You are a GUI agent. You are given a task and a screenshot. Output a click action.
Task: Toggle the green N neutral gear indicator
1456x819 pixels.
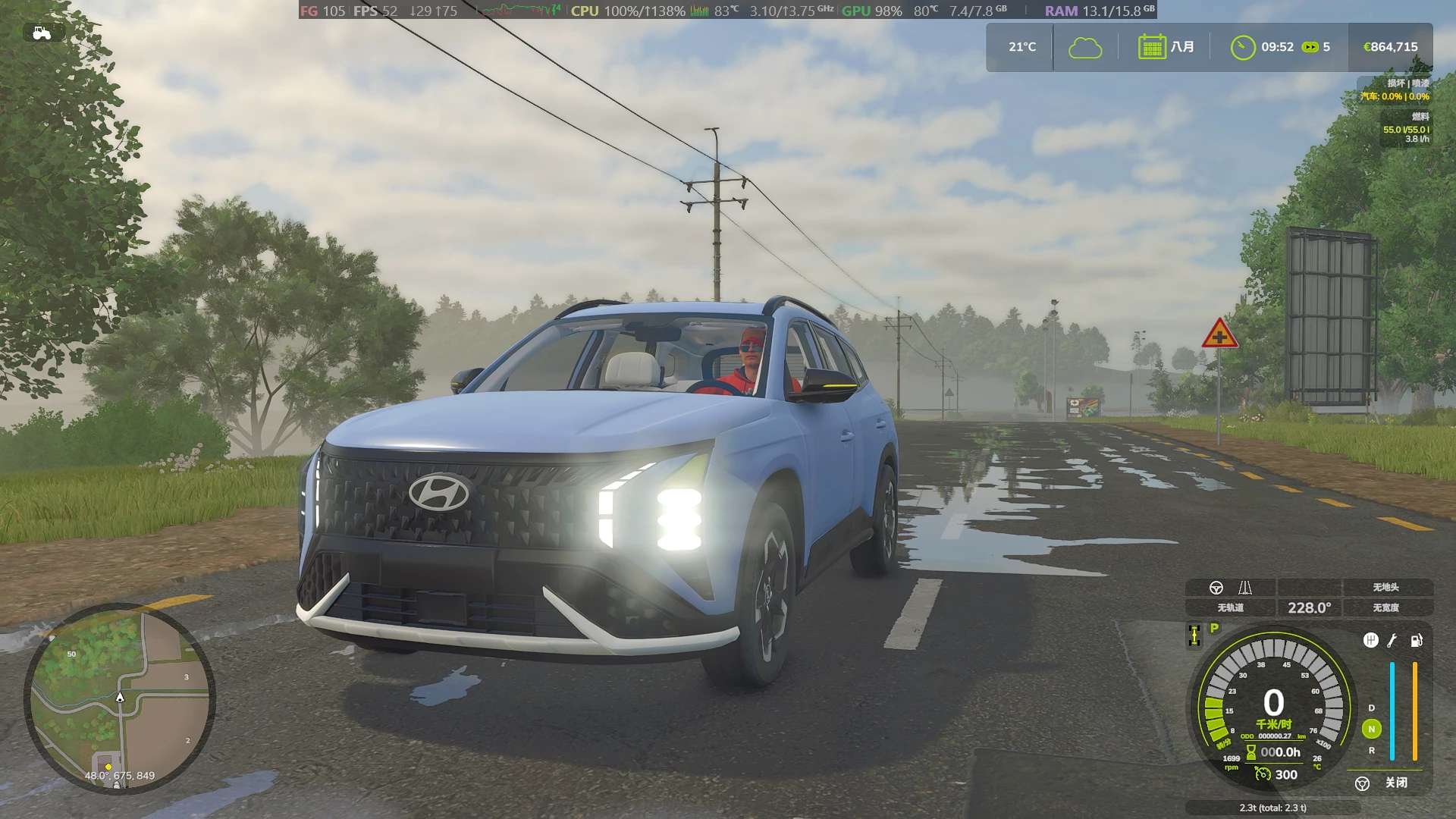click(x=1371, y=728)
